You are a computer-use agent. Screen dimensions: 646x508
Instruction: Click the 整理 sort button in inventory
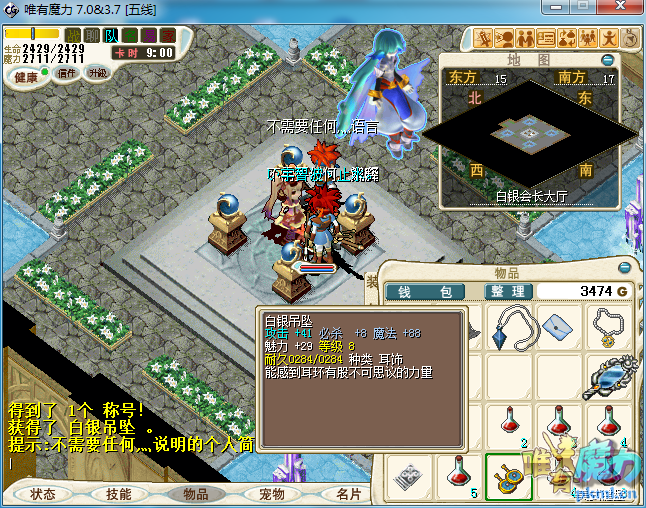(x=506, y=291)
